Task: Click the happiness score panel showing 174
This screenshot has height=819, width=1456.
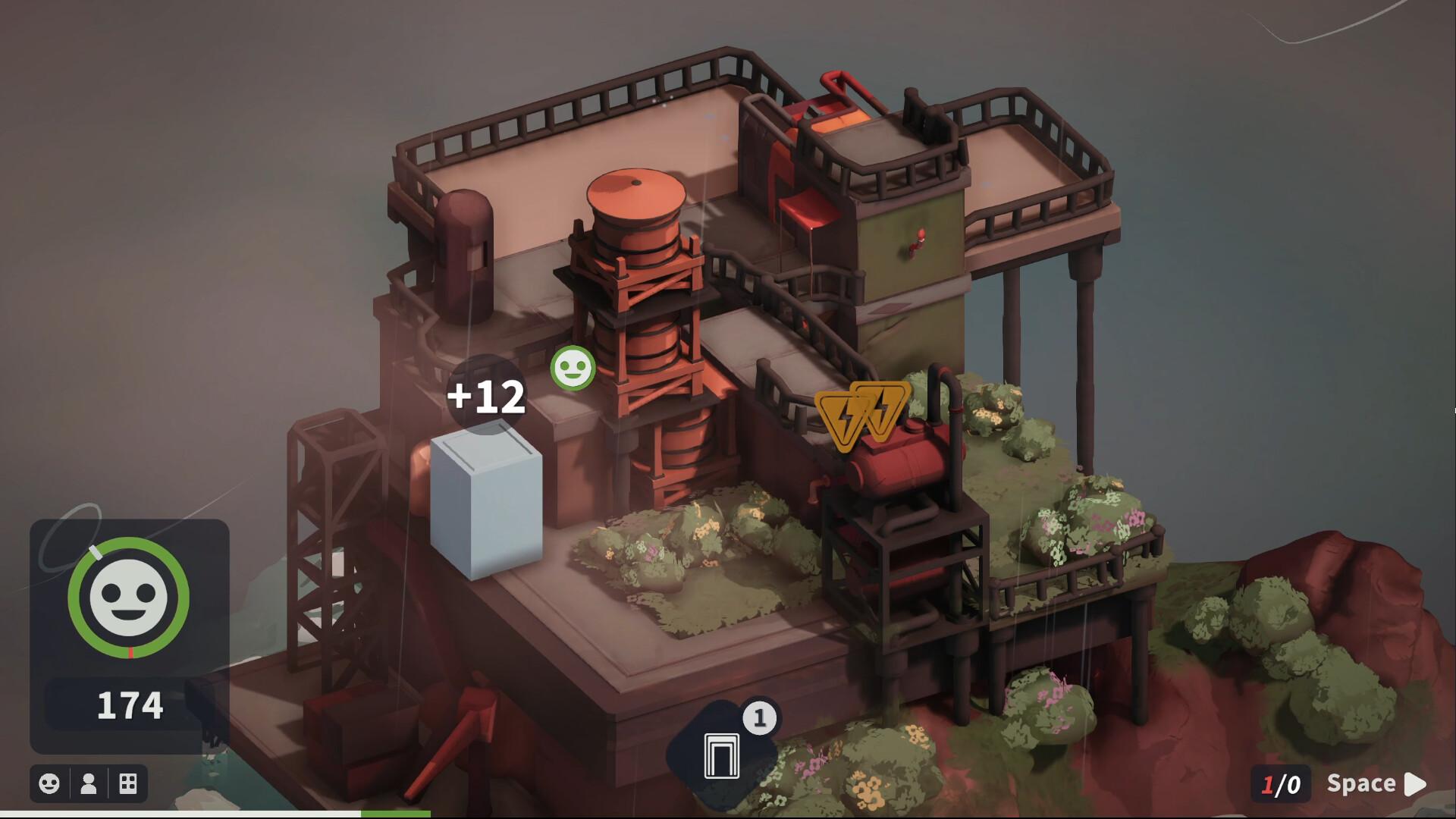Action: [130, 704]
